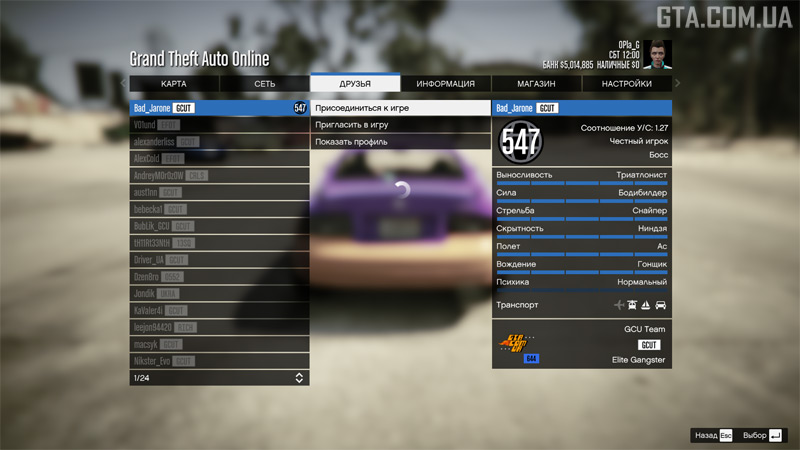Viewport: 800px width, 450px height.
Task: Open the СЕТЬ tab
Action: point(264,84)
